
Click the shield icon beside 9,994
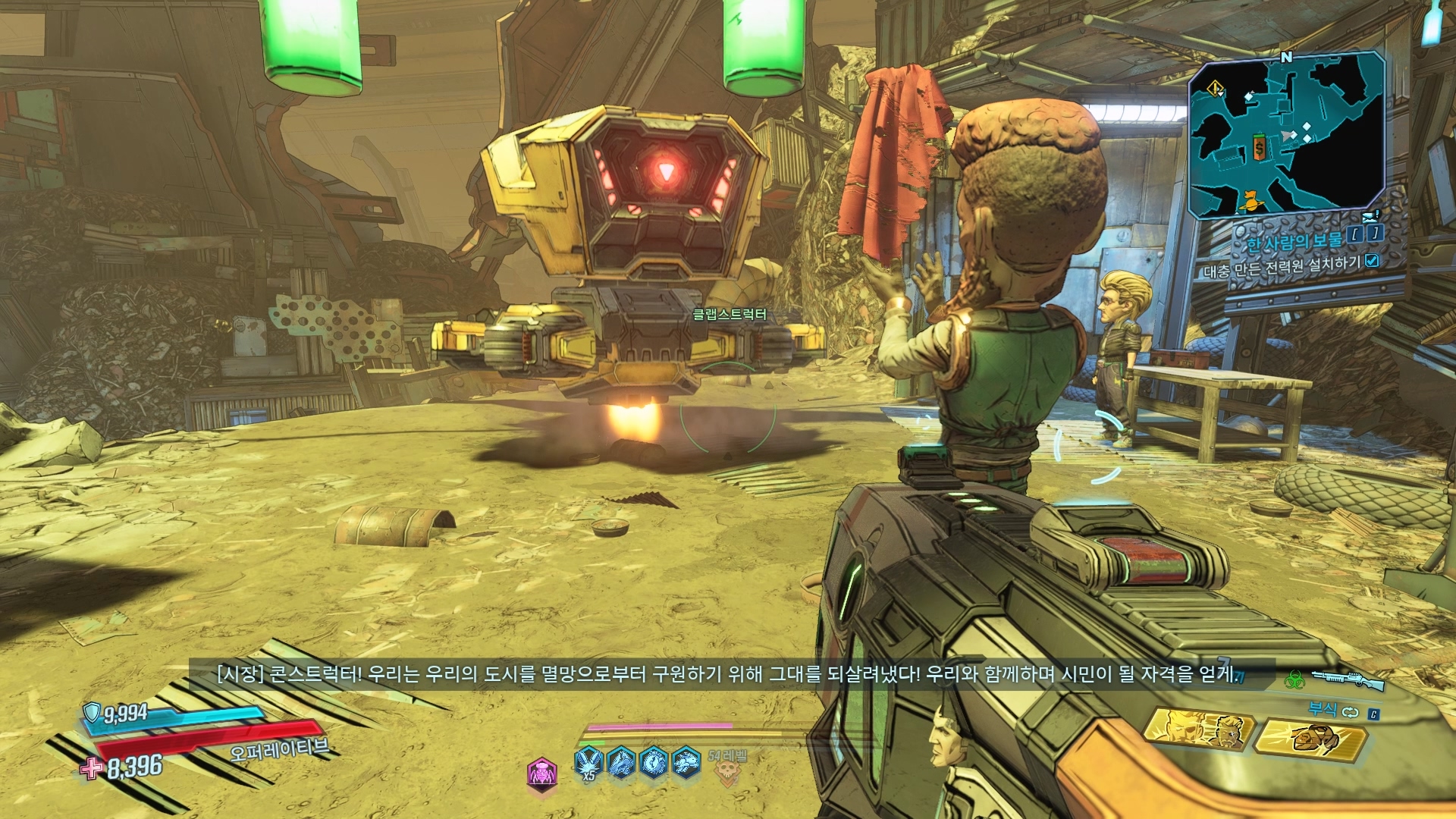point(92,712)
